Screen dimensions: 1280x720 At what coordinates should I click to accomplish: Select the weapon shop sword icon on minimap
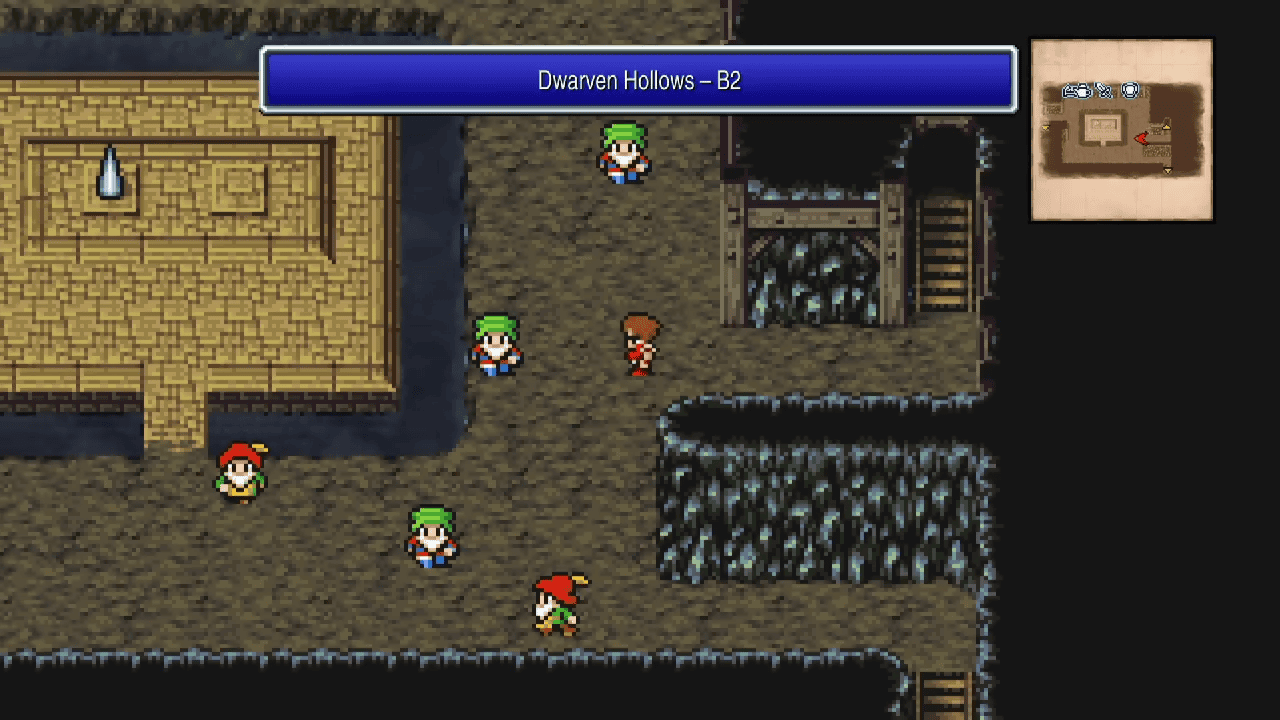point(1104,90)
